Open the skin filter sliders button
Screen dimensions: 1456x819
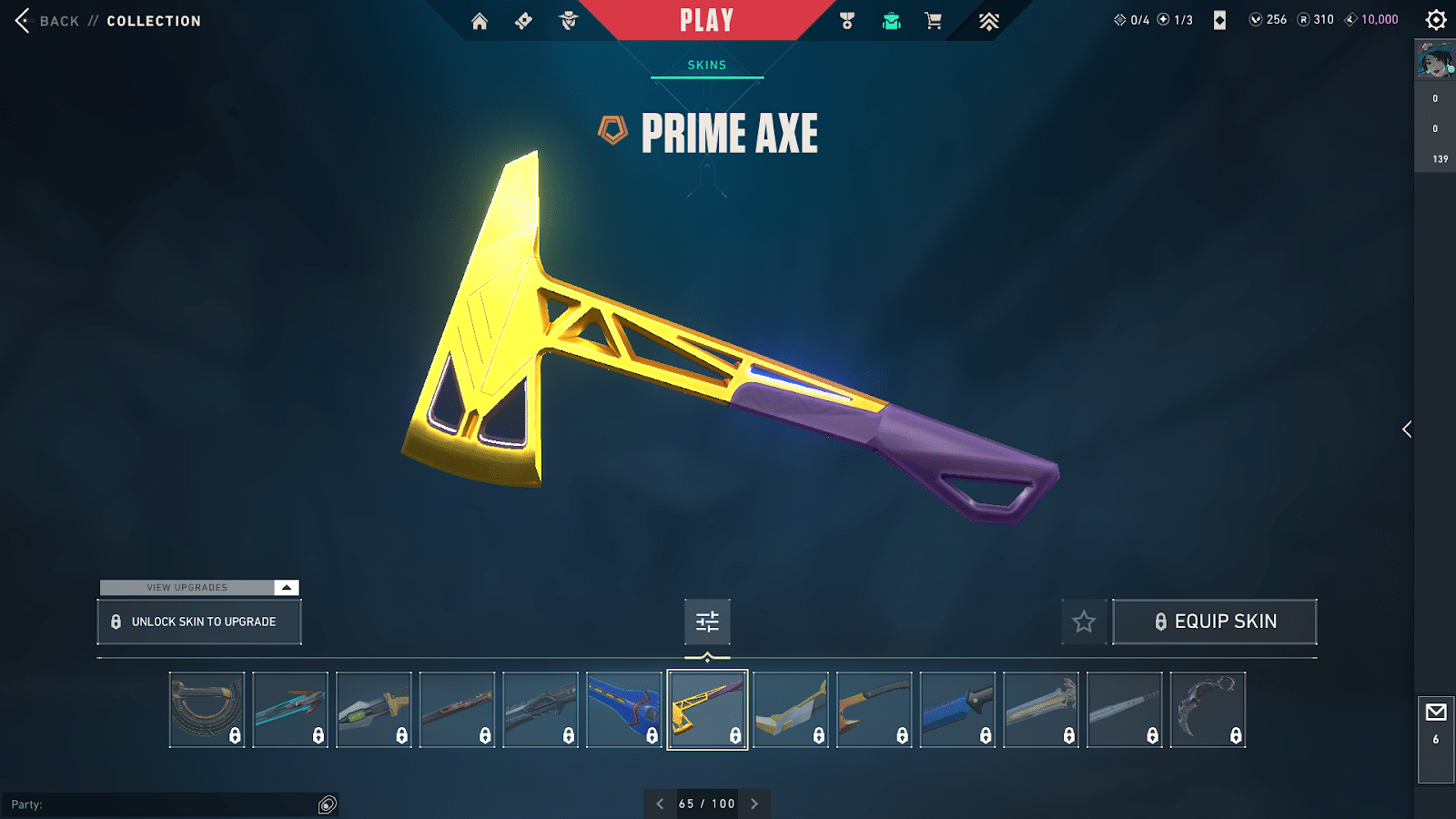707,622
